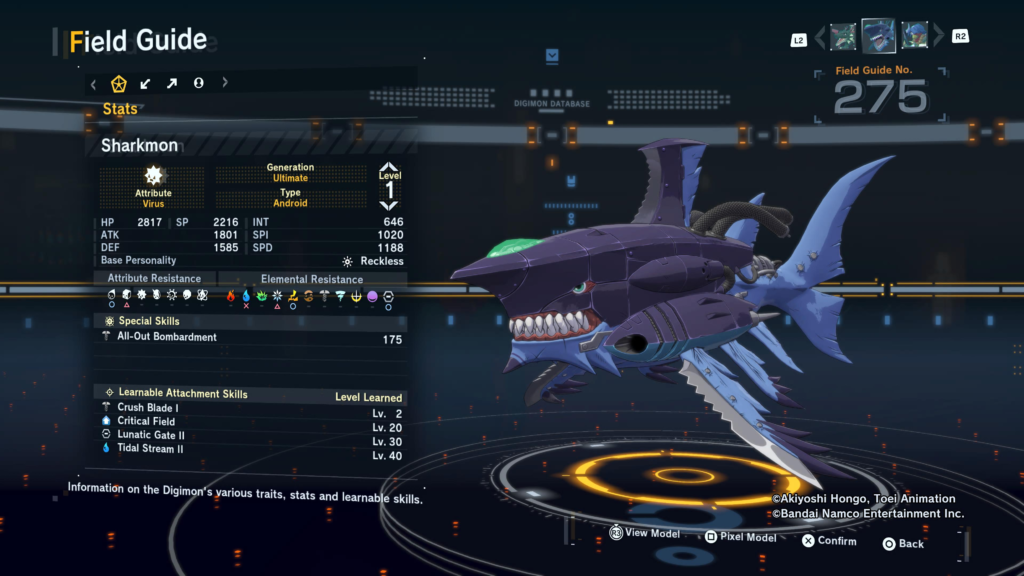The image size is (1024, 576).
Task: Click the water drop resistance icon
Action: [x=246, y=296]
